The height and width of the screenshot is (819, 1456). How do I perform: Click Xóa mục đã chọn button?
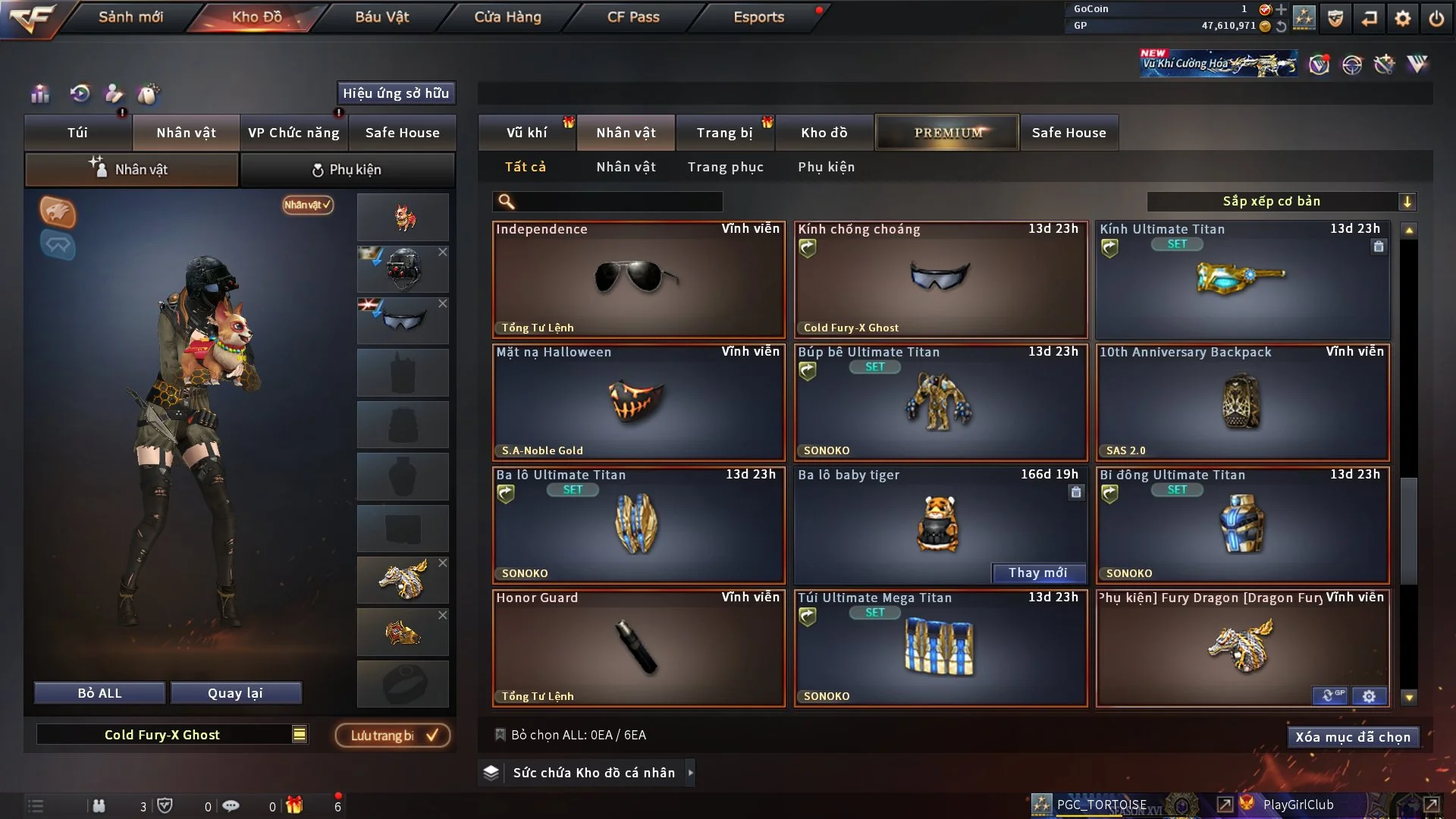tap(1352, 737)
